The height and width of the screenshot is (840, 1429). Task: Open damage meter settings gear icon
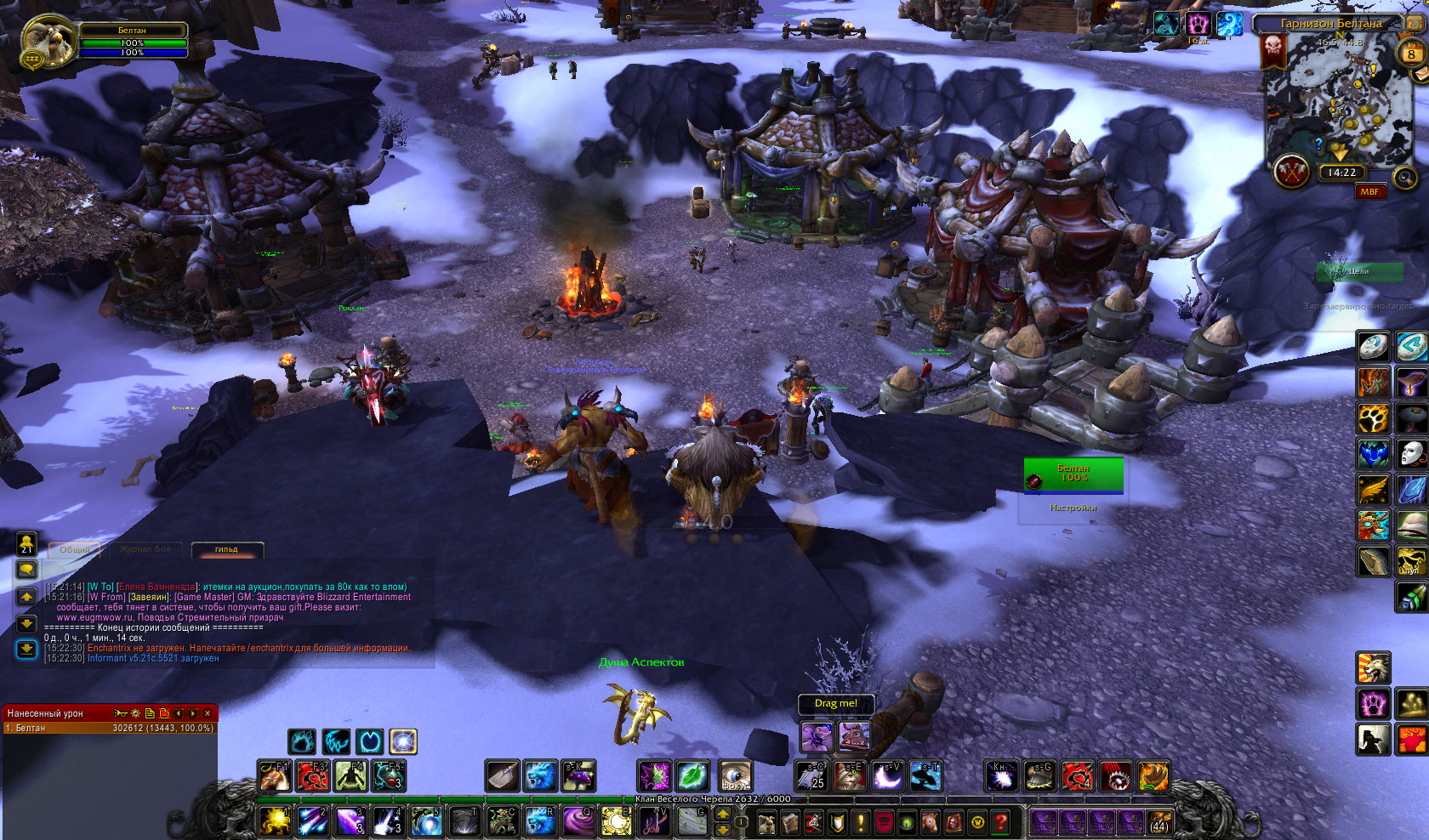point(134,713)
